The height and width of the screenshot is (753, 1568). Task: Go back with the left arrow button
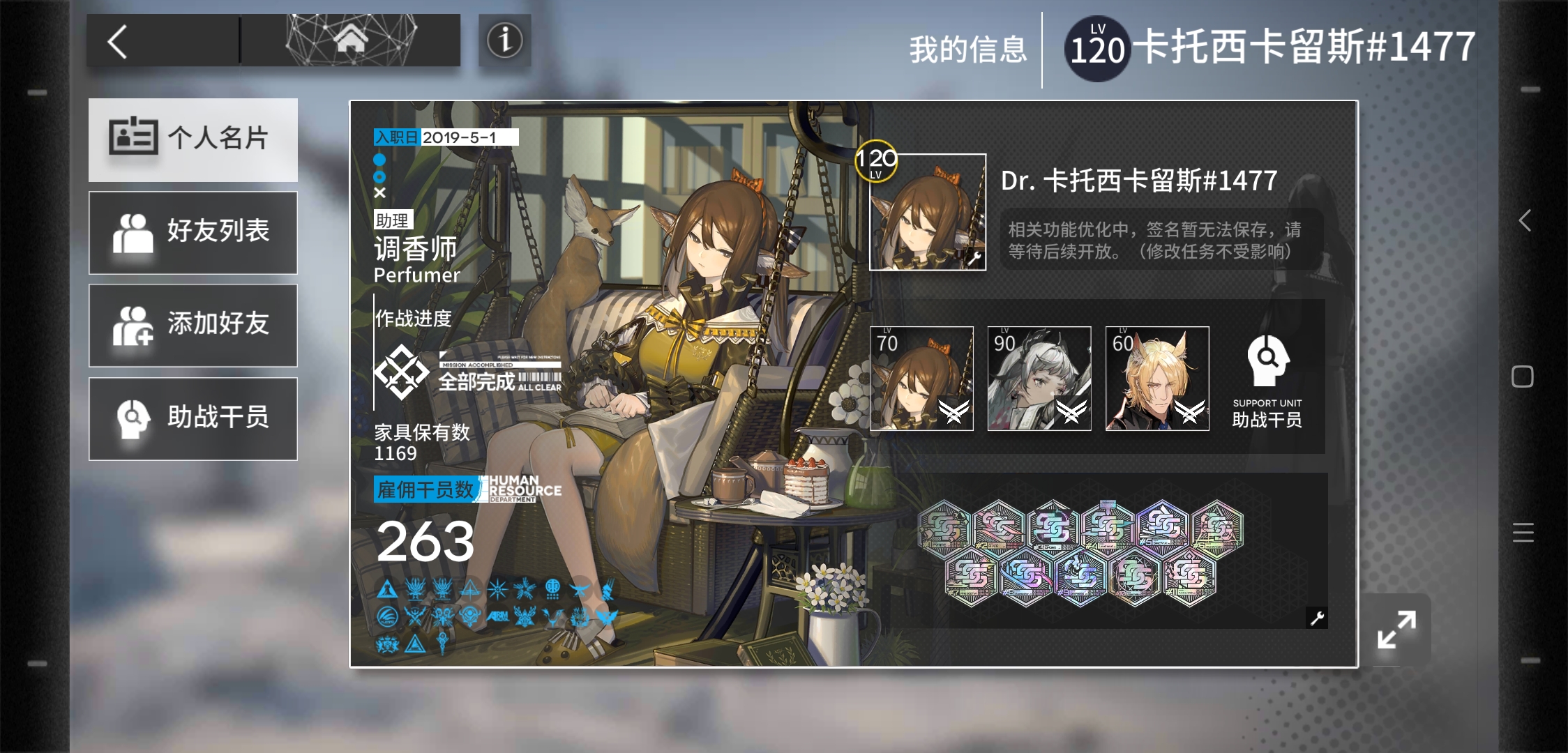[119, 41]
